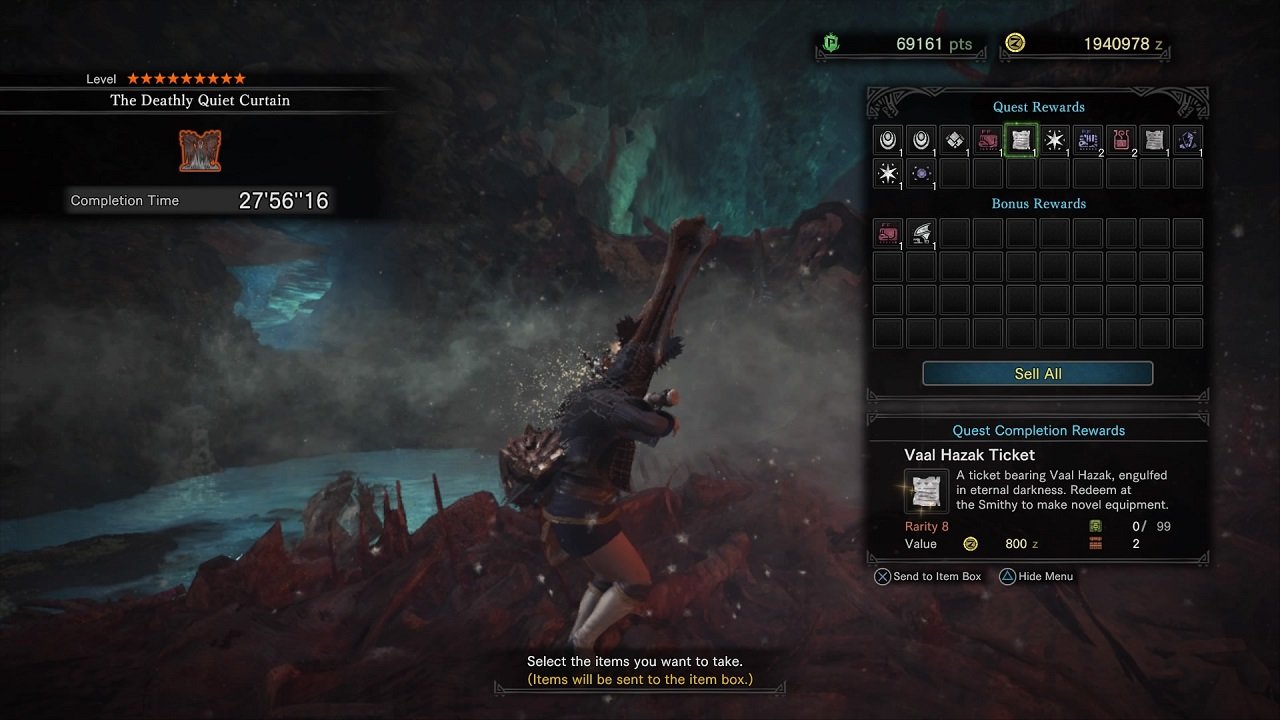Select the white star reward beside the highlighted ticket
This screenshot has width=1280, height=720.
[1054, 141]
